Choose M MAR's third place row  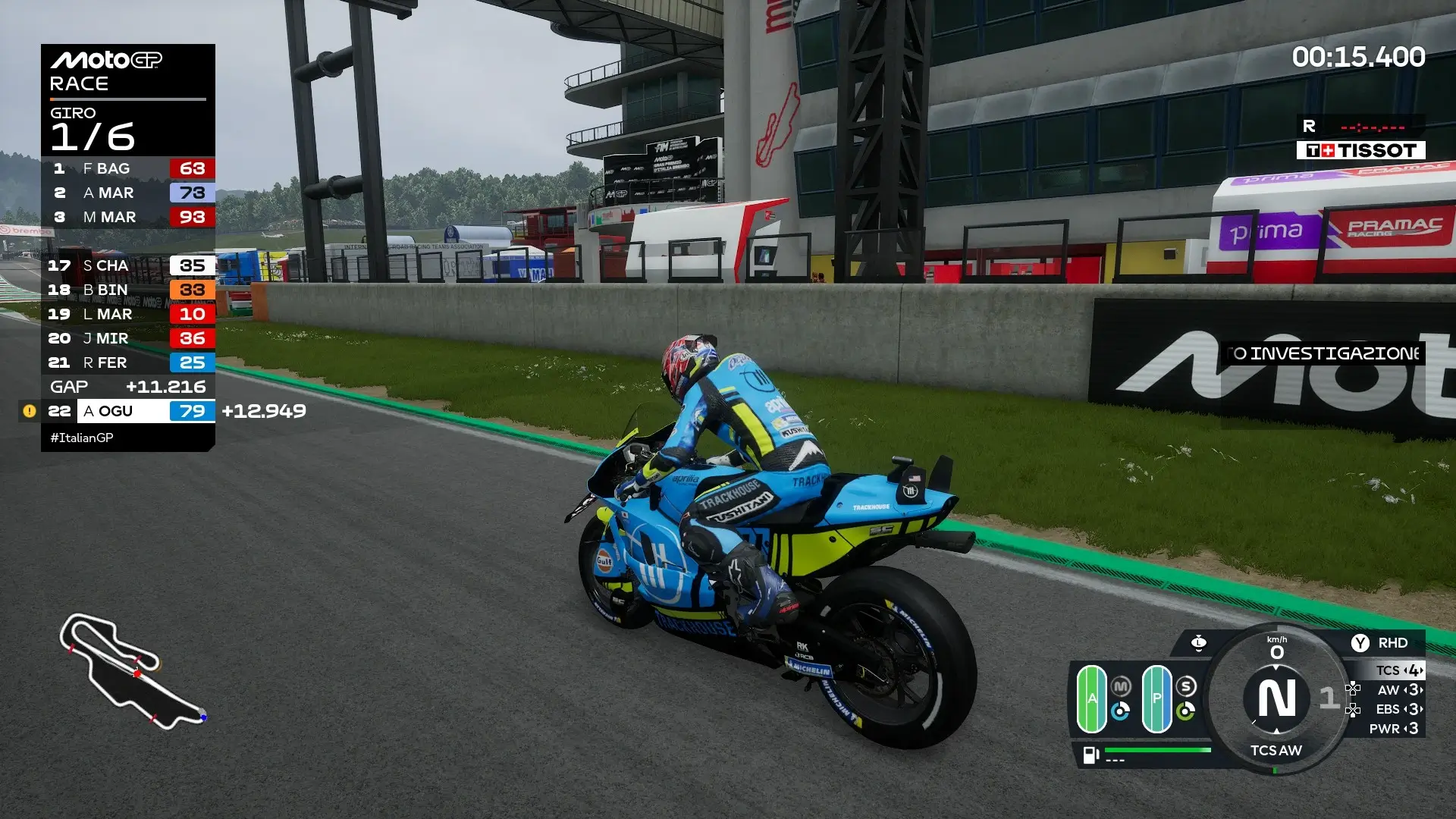coord(127,217)
